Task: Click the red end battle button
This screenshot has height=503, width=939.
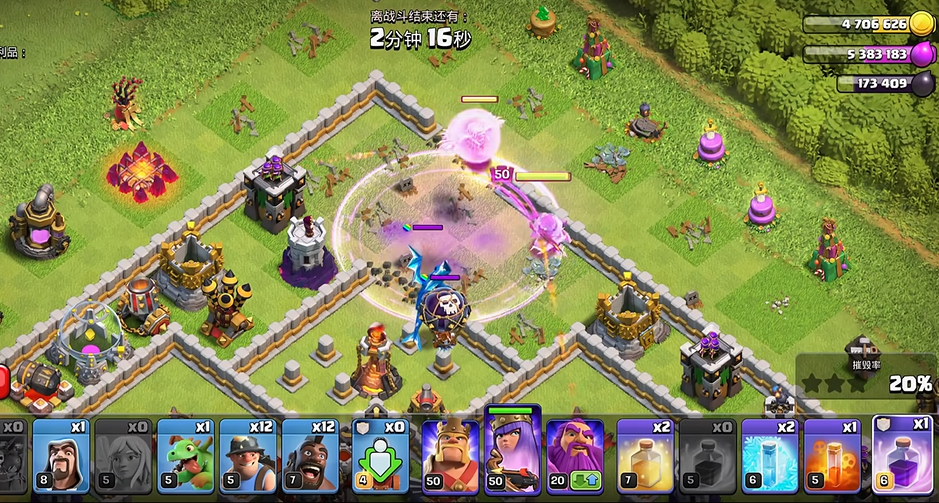Action: coord(3,380)
